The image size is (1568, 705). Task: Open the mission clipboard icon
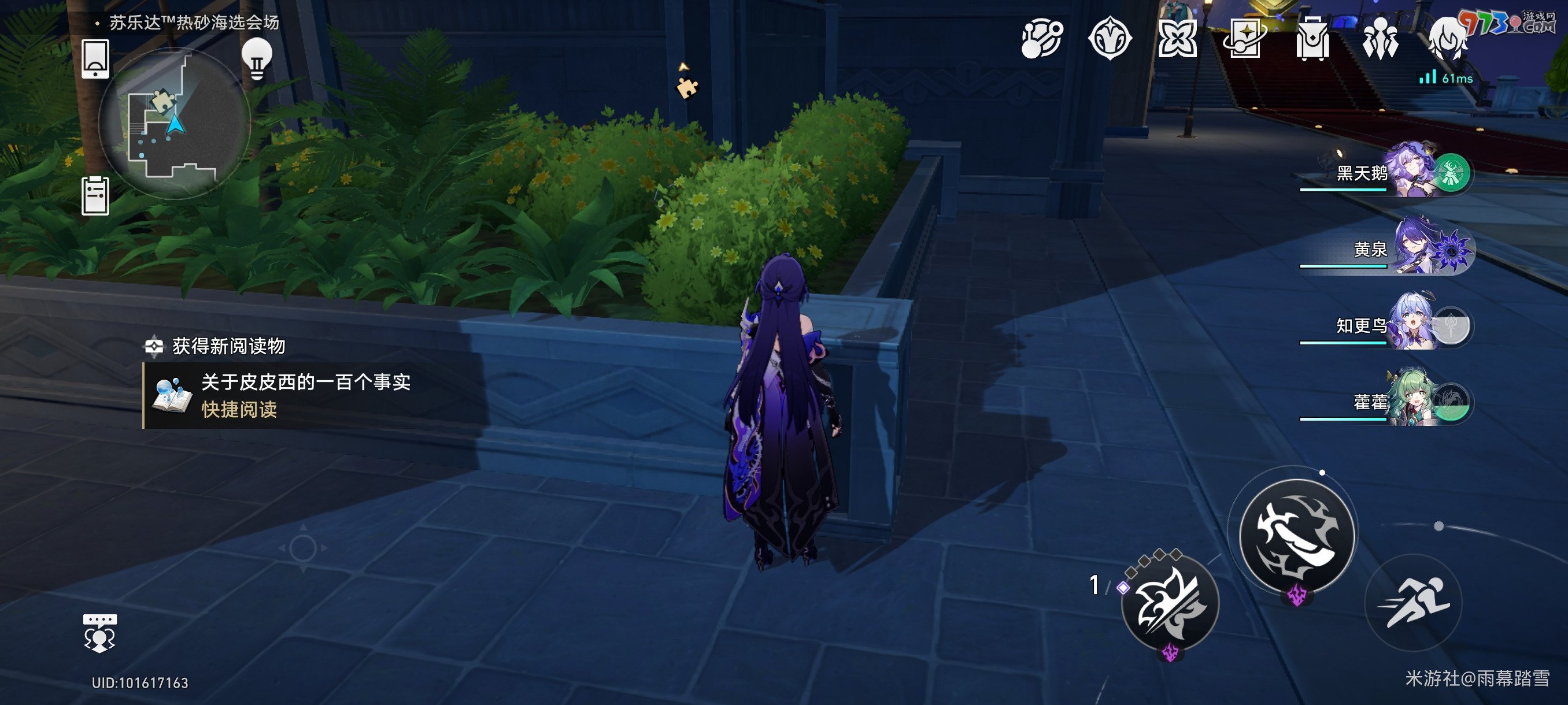click(x=95, y=196)
